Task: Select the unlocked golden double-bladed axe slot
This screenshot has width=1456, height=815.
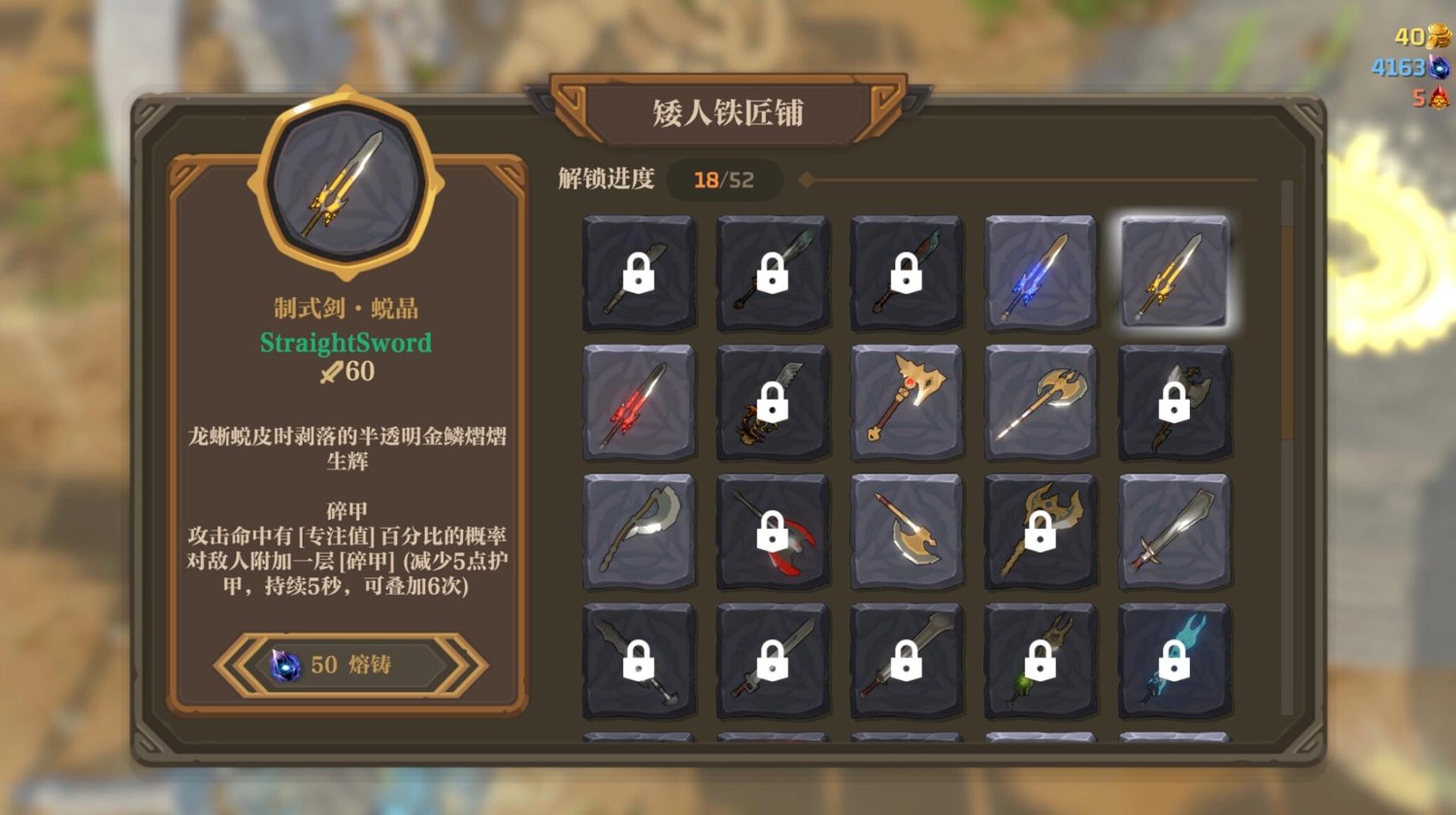Action: click(1040, 402)
